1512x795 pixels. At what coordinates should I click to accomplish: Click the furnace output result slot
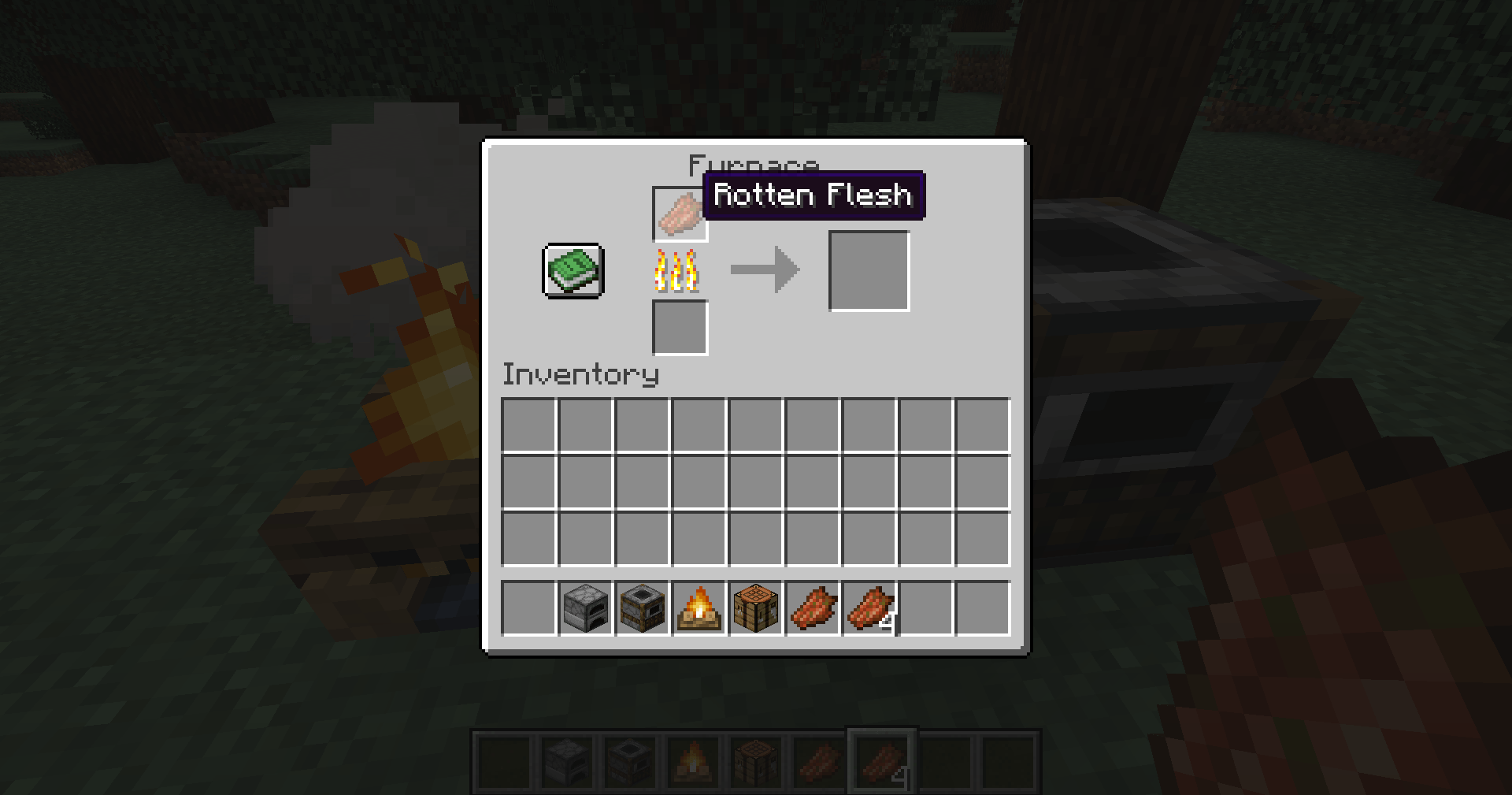[869, 270]
